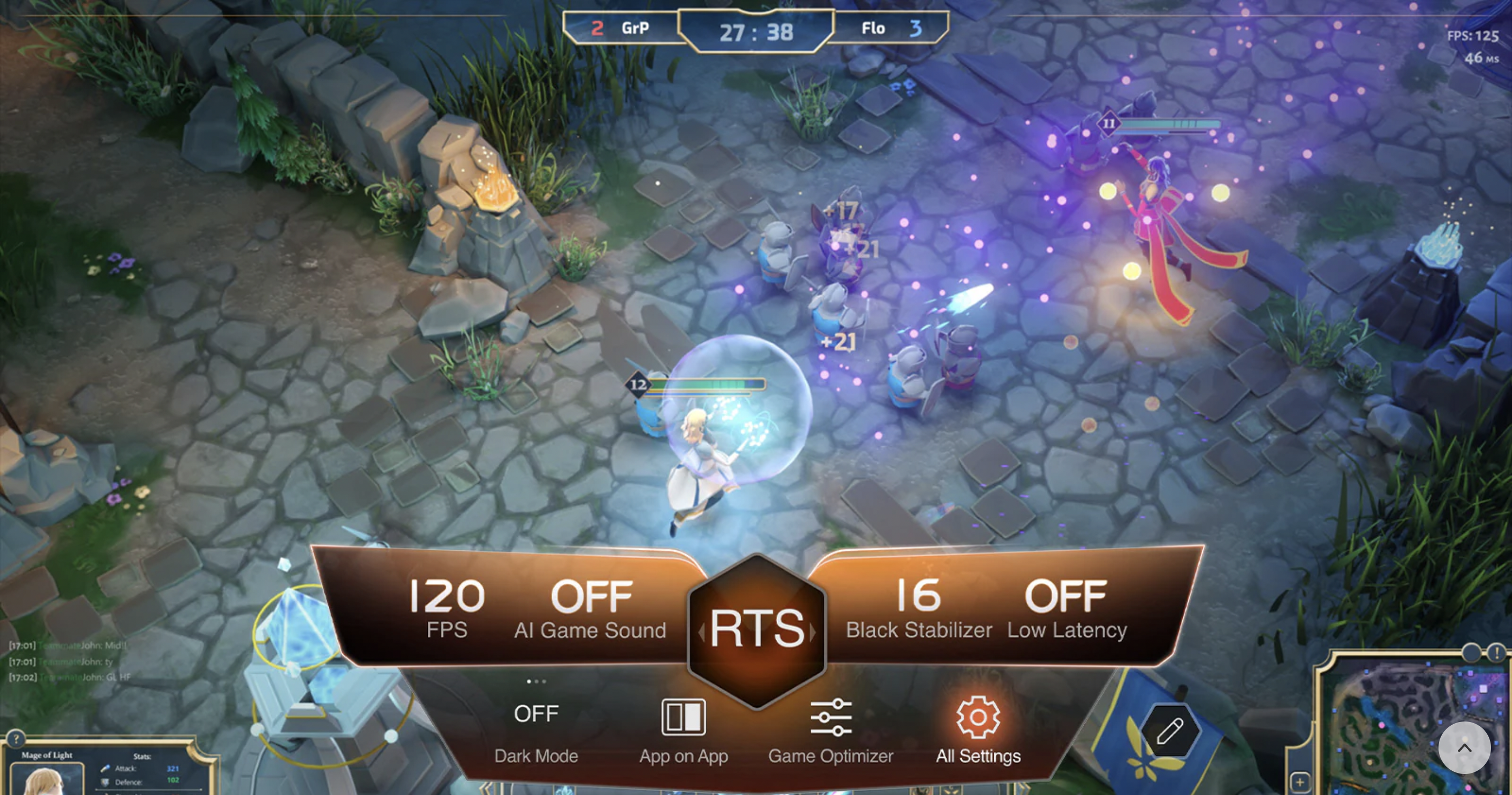Click the exclamation alert icon above minimap
Image resolution: width=1512 pixels, height=795 pixels.
pyautogui.click(x=1497, y=652)
